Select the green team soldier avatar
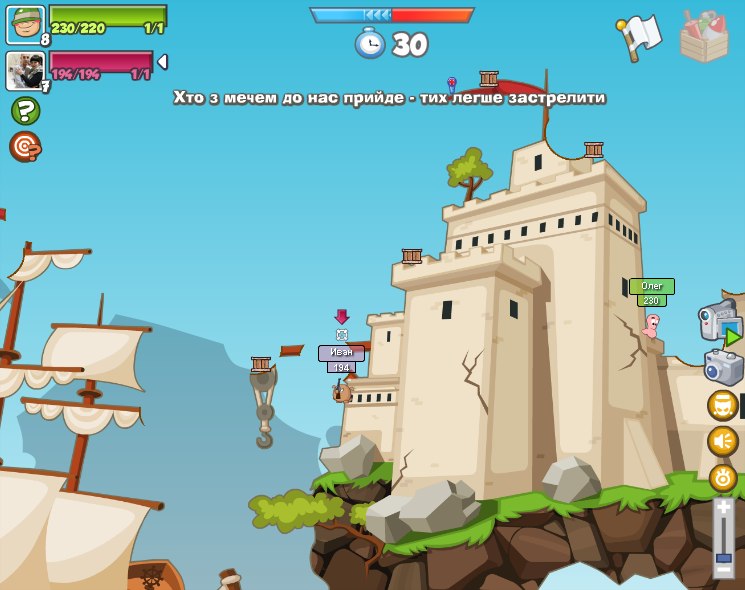 click(24, 24)
